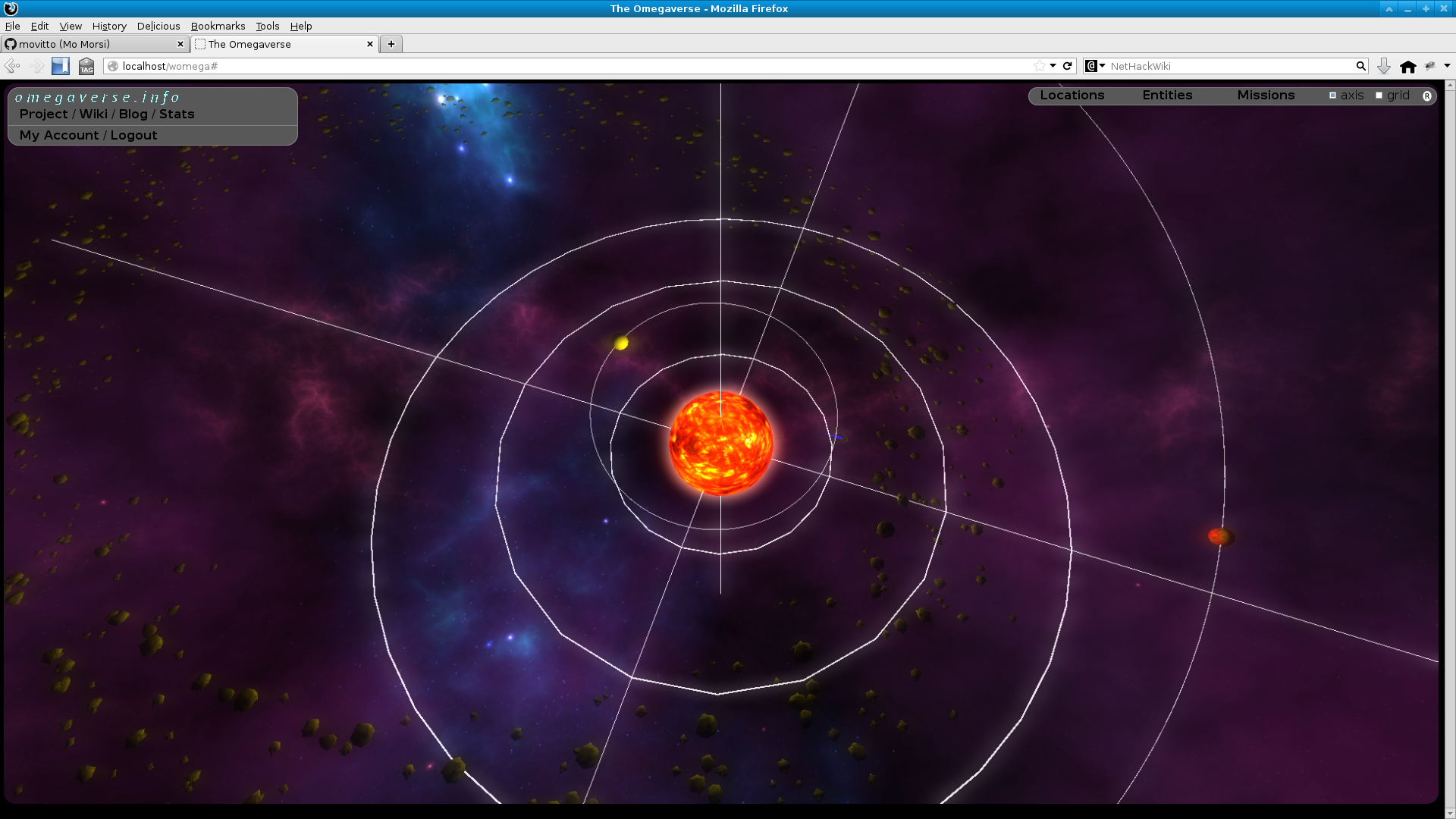Click the Logout link

click(133, 135)
